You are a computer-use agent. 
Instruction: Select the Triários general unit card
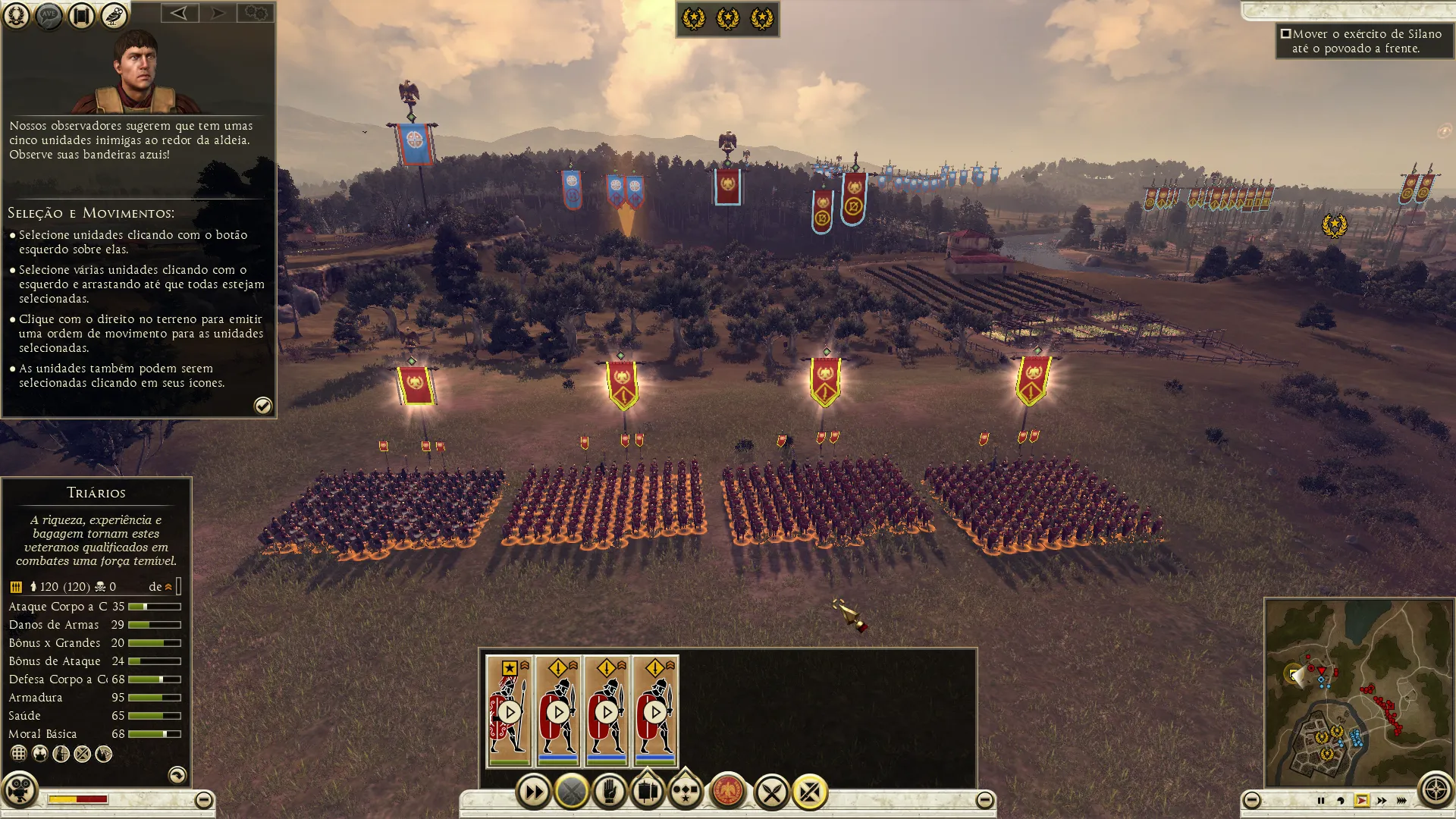510,711
